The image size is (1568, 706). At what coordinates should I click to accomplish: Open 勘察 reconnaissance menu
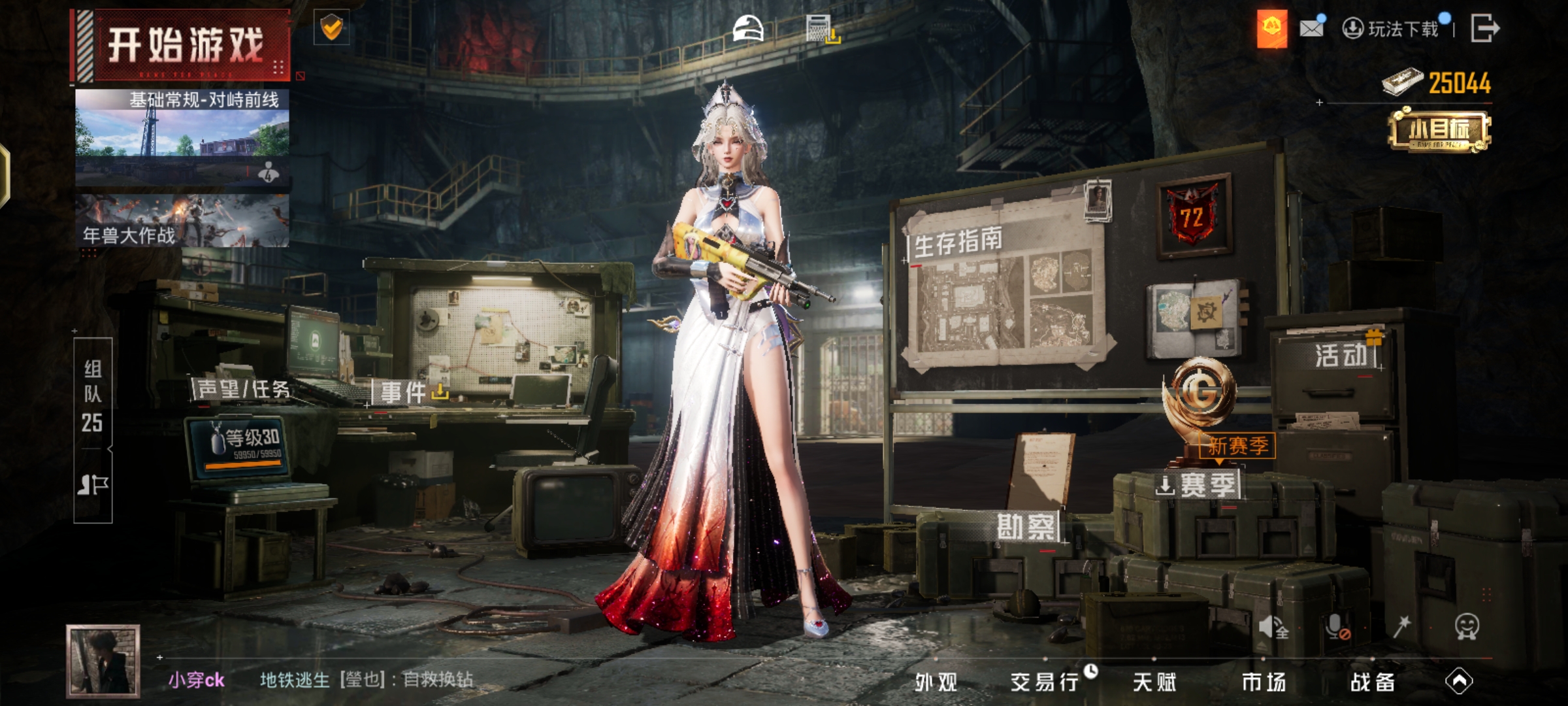coord(1025,528)
